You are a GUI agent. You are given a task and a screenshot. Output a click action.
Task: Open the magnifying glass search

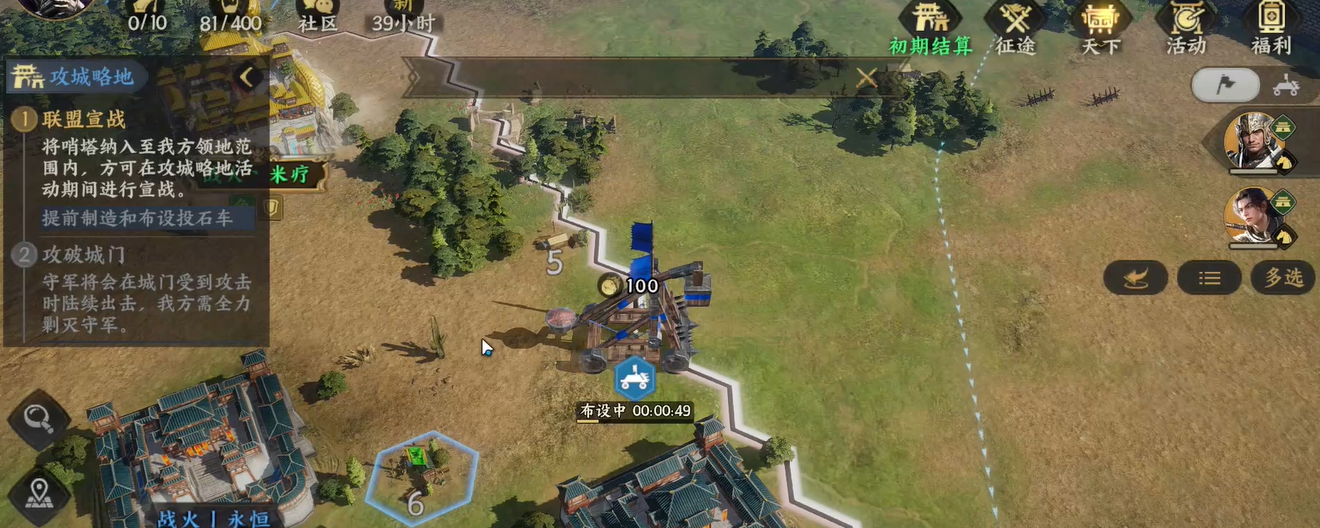(x=38, y=418)
